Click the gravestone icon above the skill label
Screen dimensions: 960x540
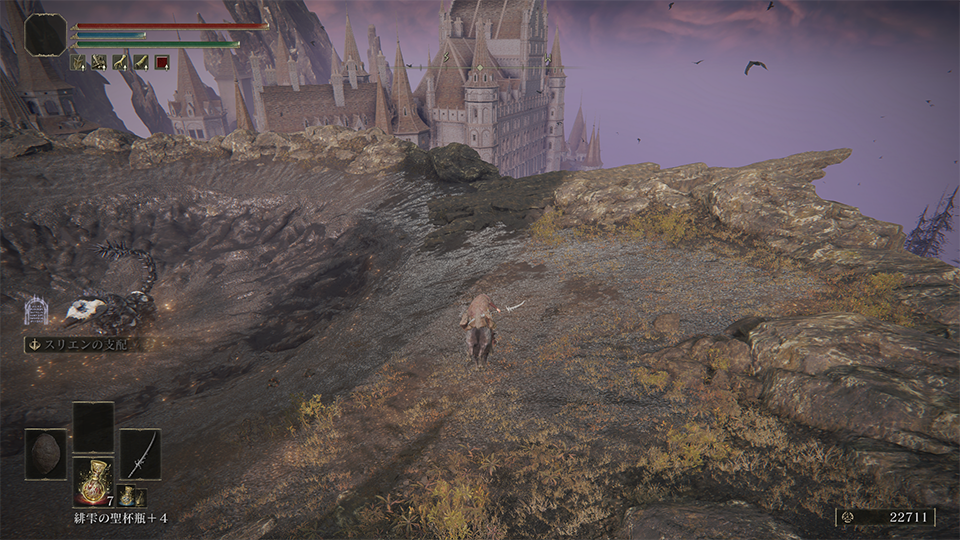[x=36, y=310]
